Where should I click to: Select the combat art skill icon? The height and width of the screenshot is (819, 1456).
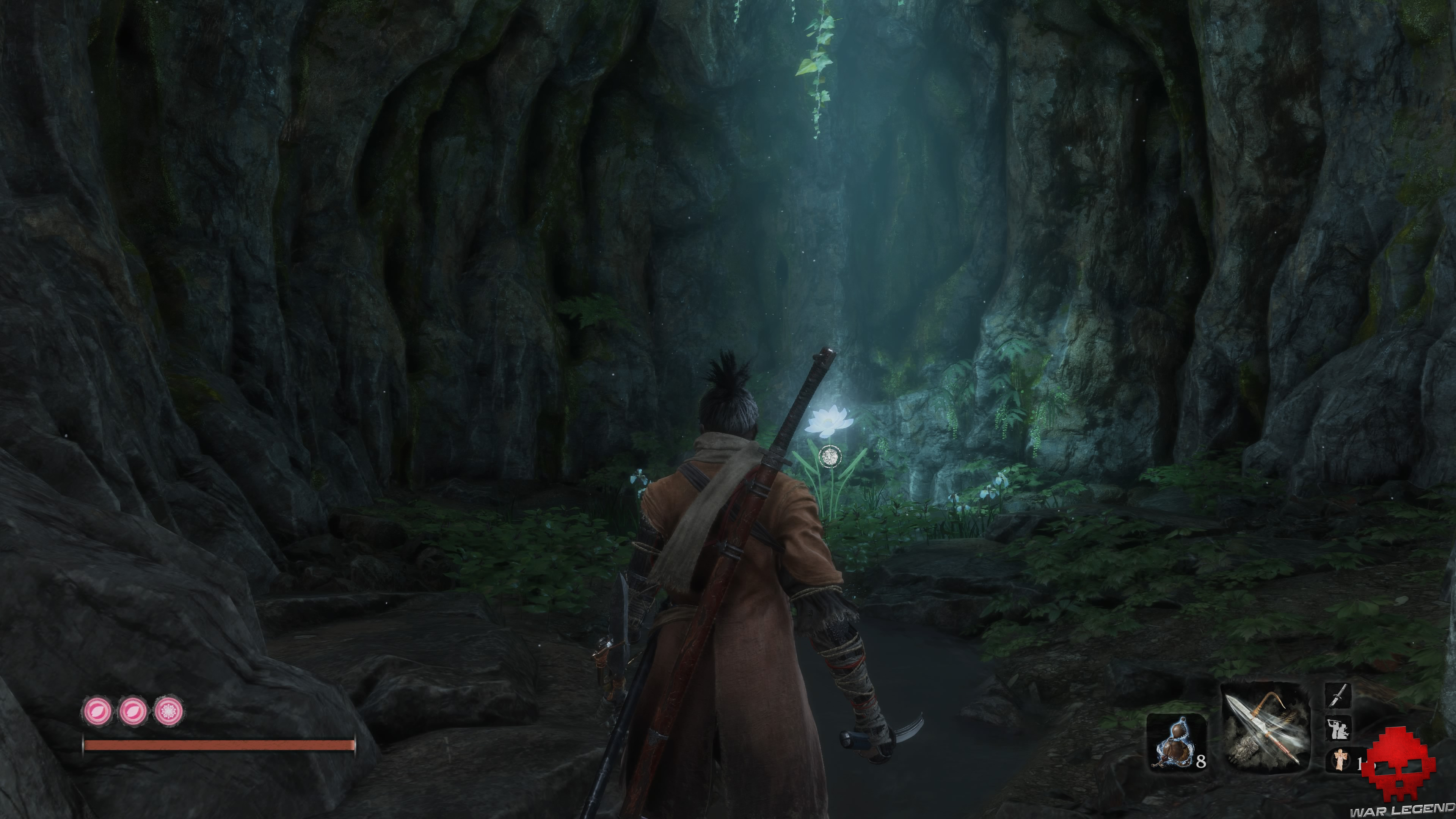[1338, 728]
